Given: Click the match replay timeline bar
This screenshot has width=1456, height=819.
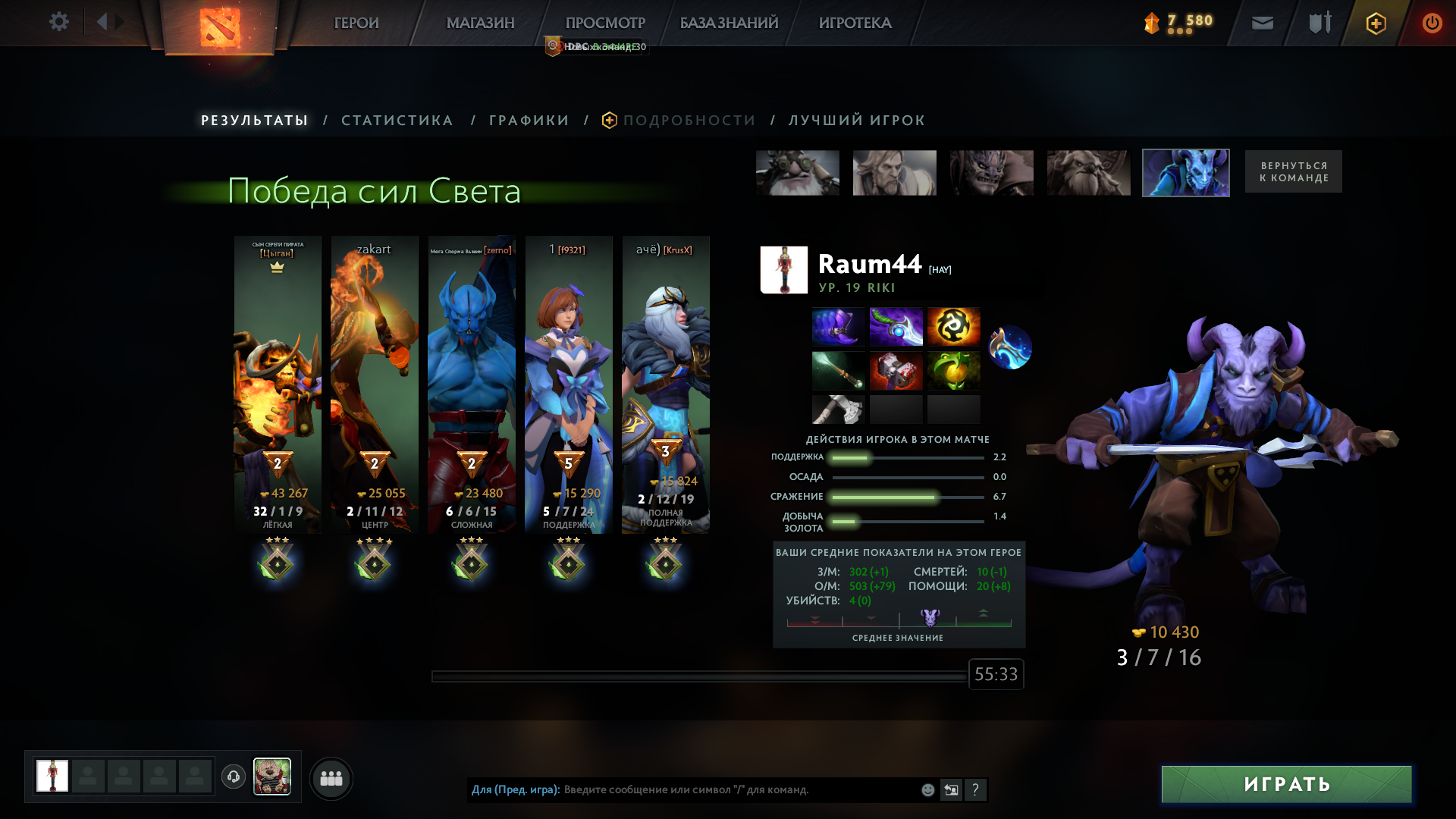Looking at the screenshot, I should (698, 674).
